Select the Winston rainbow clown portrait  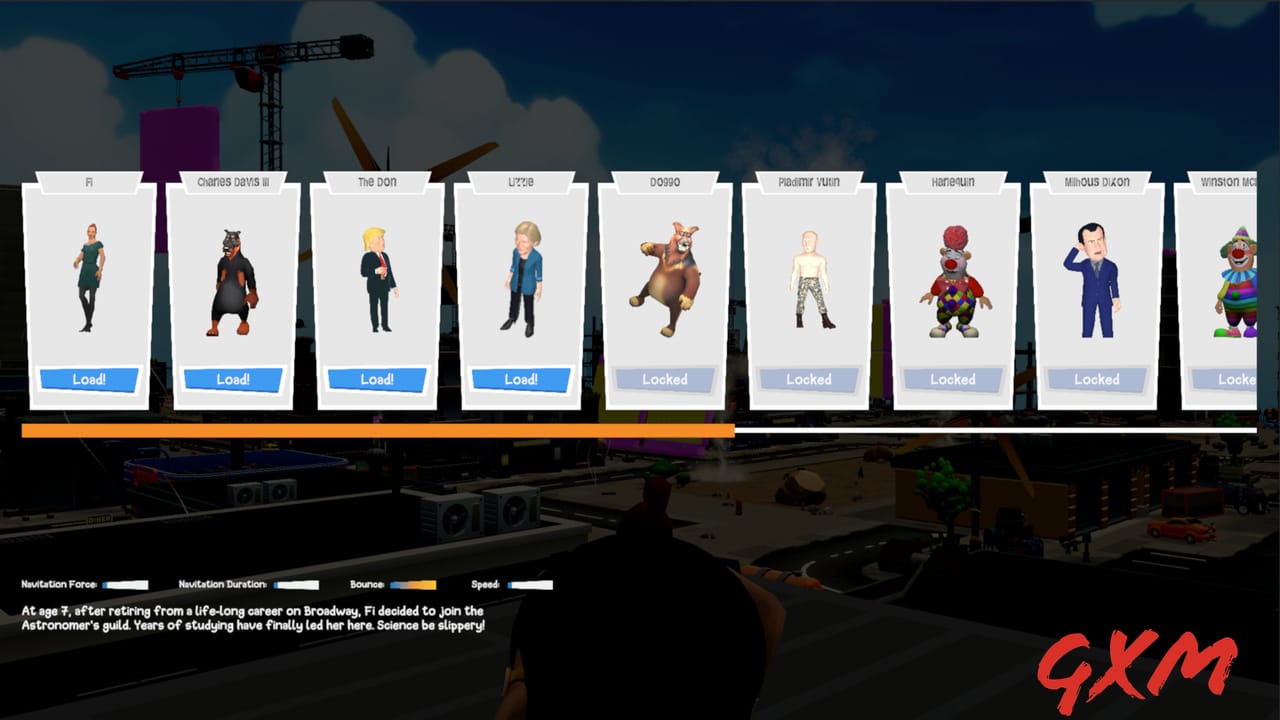click(1235, 285)
